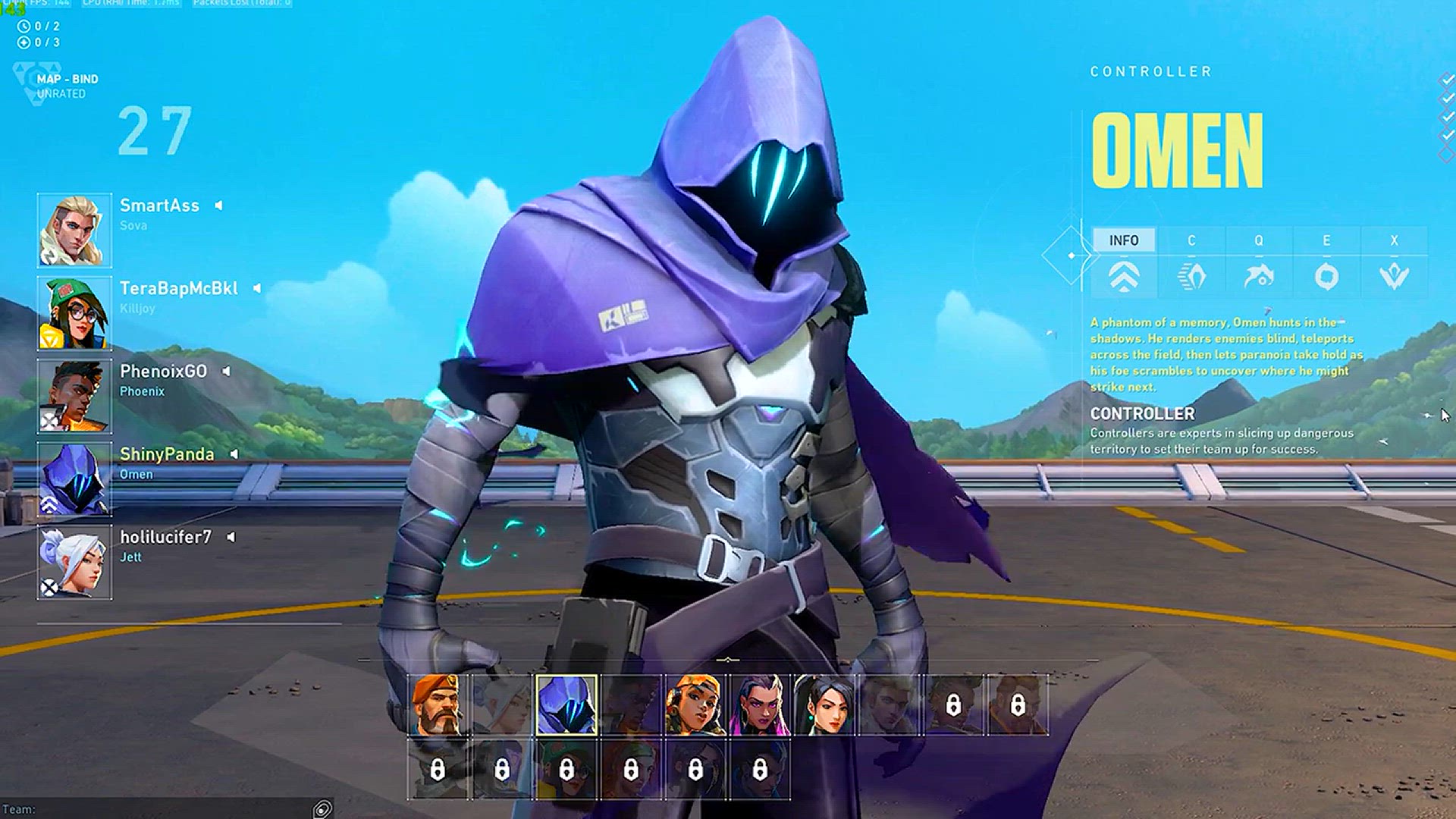Show Omen's C ability details

(x=1191, y=240)
